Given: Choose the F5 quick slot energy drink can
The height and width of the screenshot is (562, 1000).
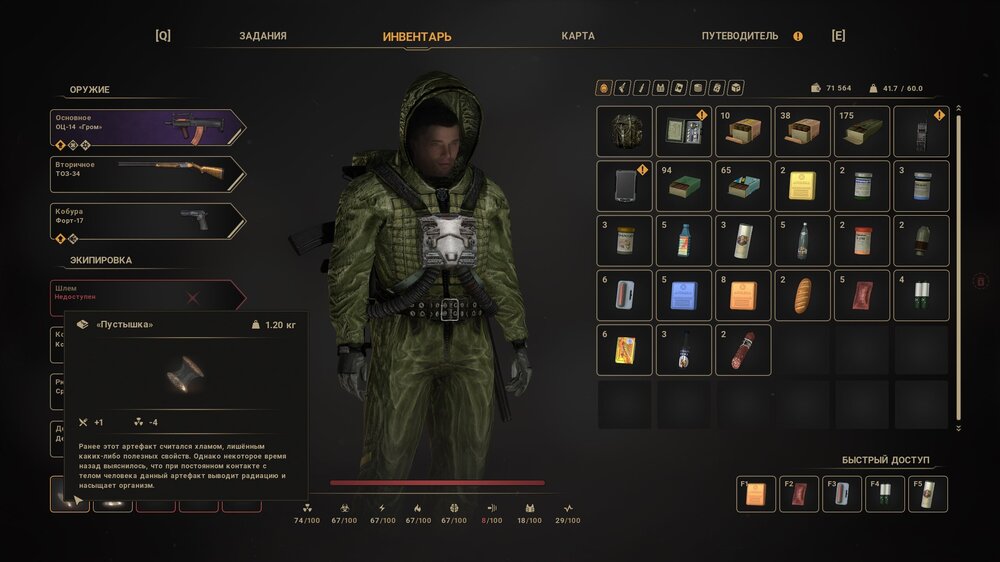Looking at the screenshot, I should (x=928, y=494).
